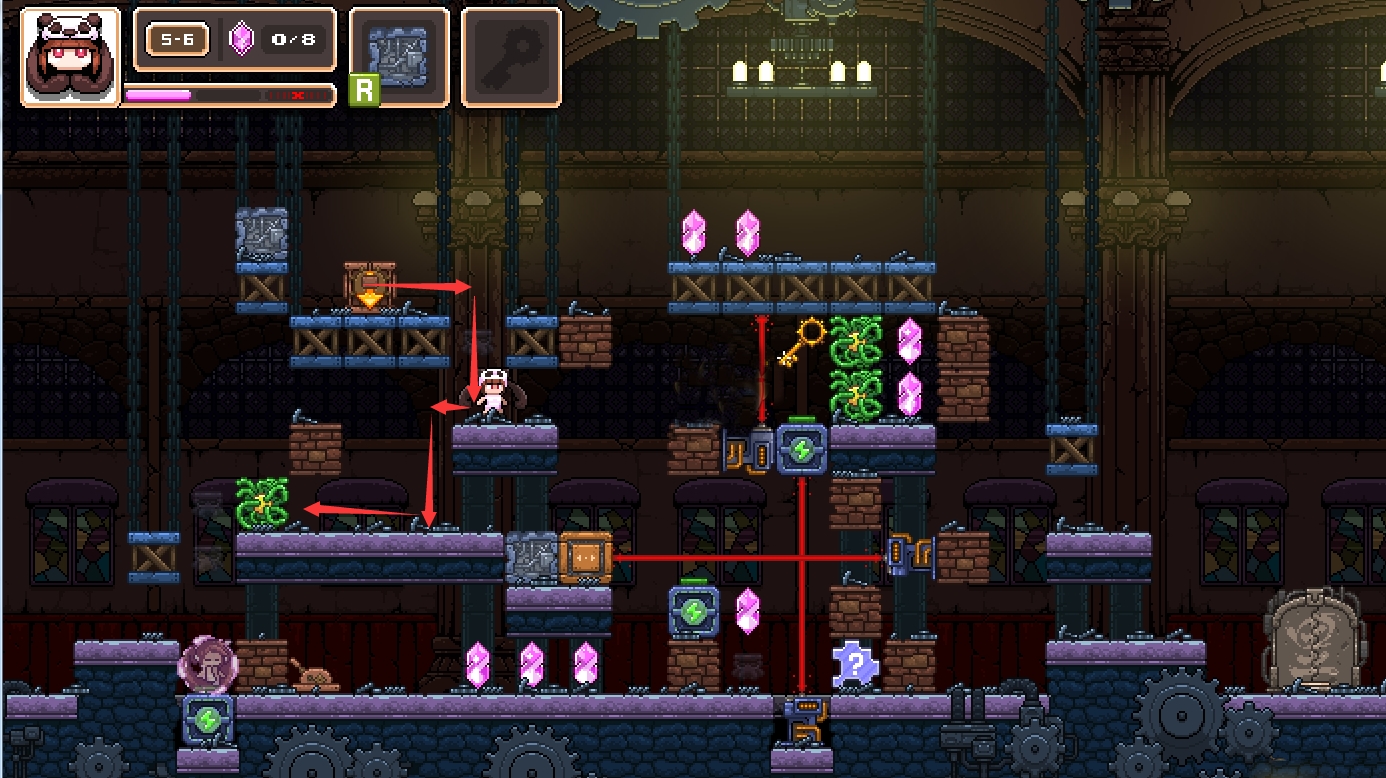This screenshot has width=1386, height=778.
Task: Click the panda-hood character portrait
Action: click(x=69, y=57)
